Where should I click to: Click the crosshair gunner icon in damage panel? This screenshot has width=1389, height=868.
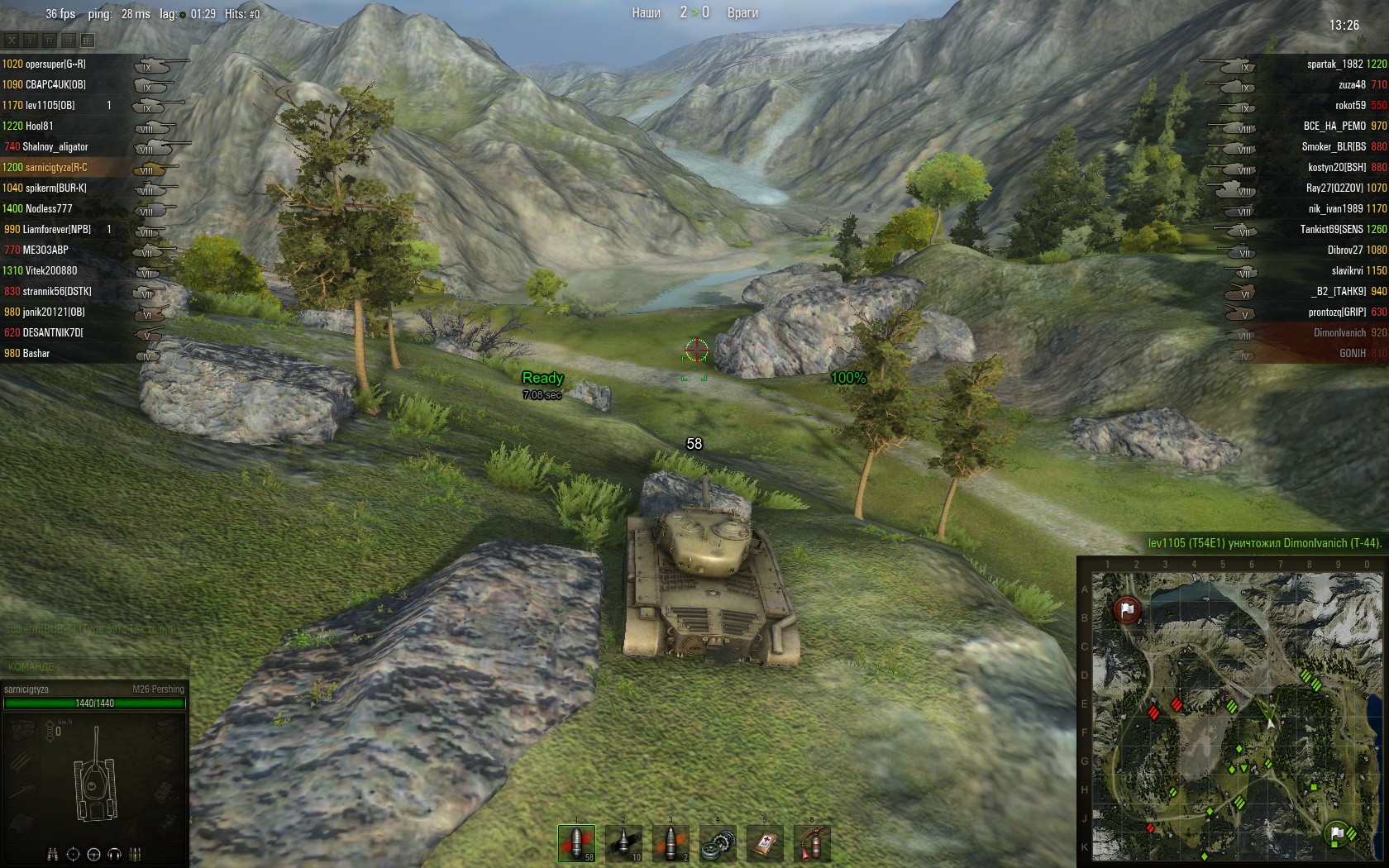pyautogui.click(x=73, y=854)
